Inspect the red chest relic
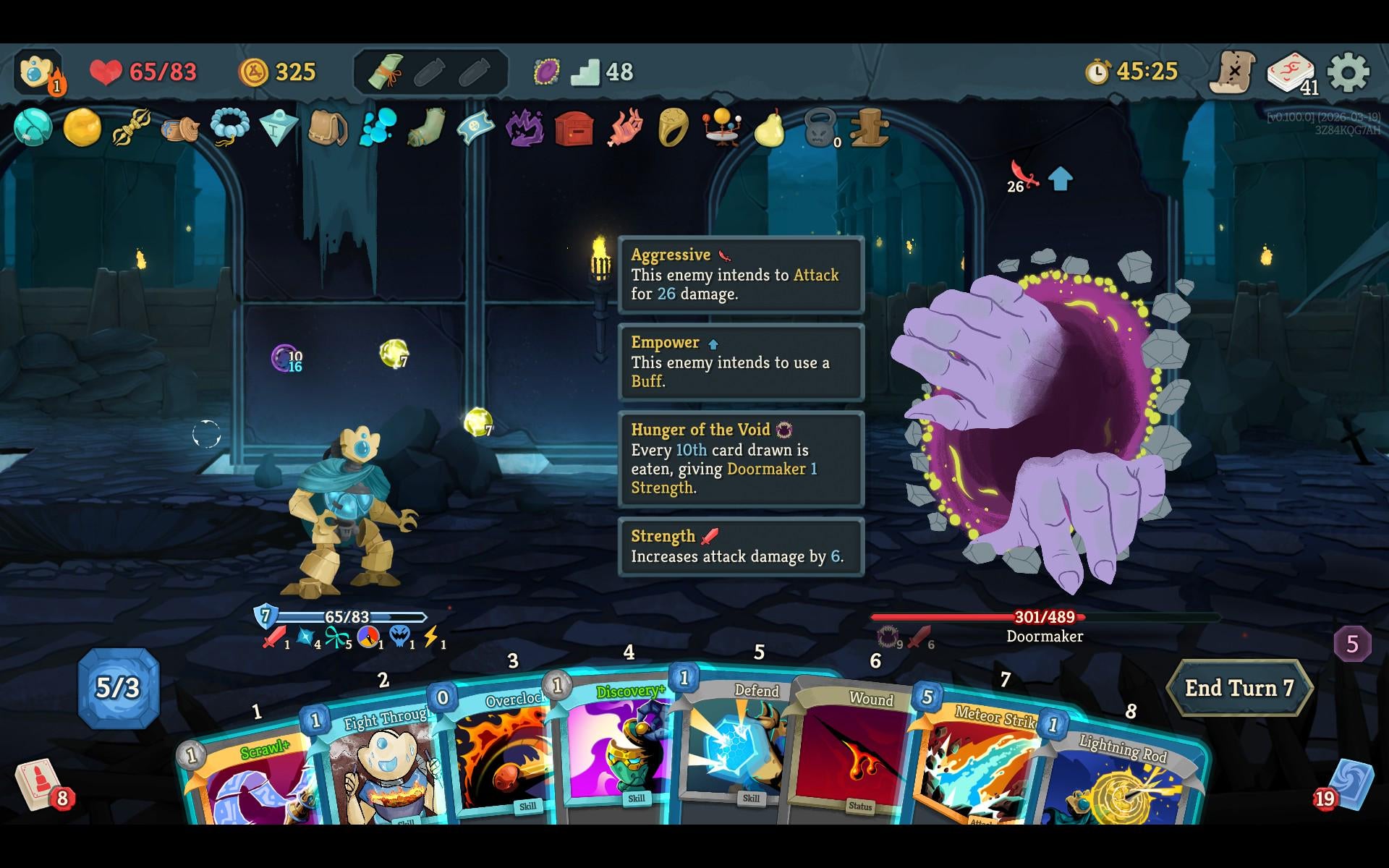Image resolution: width=1389 pixels, height=868 pixels. coord(574,129)
